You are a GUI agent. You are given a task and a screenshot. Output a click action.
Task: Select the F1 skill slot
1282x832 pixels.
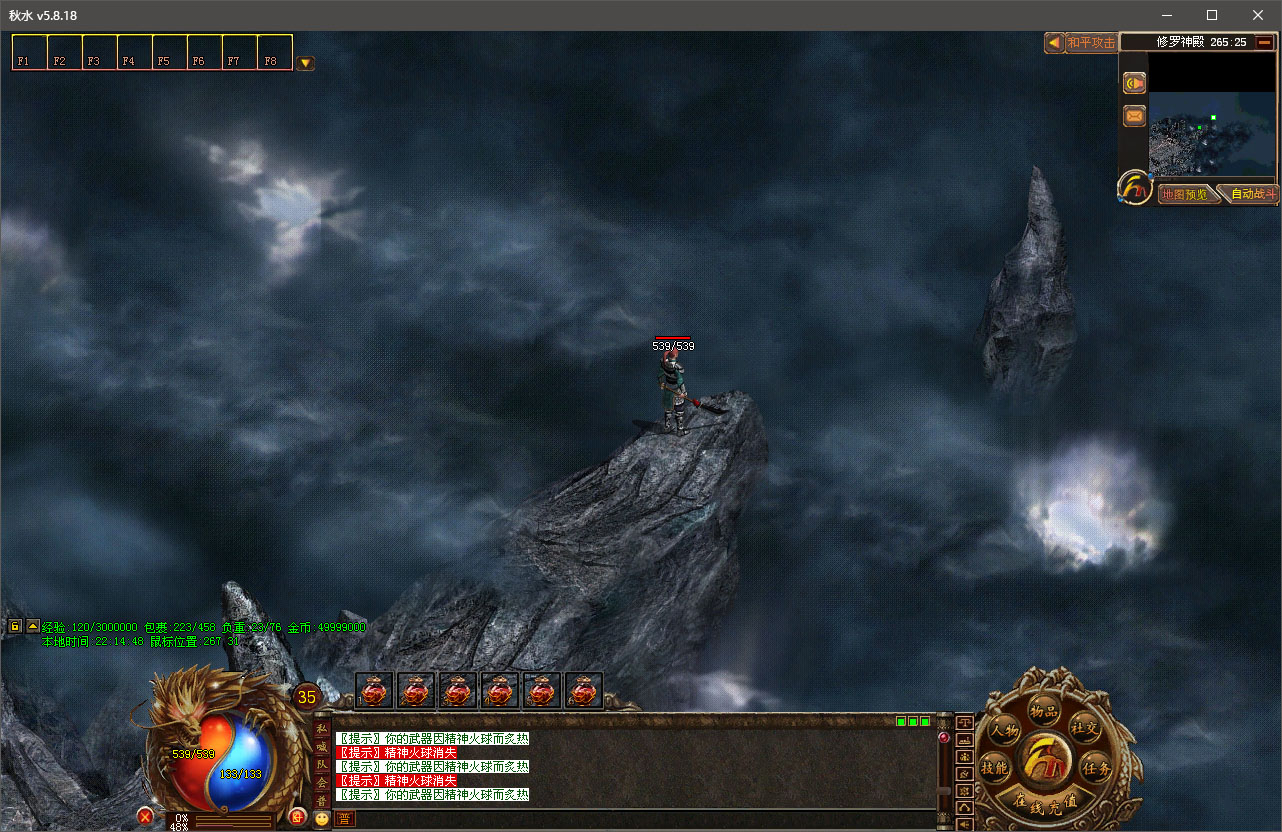[x=29, y=52]
